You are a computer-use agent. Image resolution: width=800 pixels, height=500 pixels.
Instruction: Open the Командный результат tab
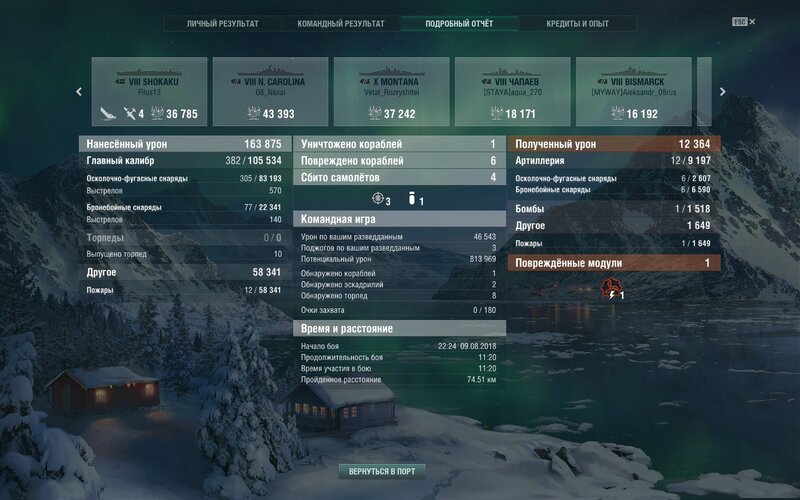tap(340, 23)
